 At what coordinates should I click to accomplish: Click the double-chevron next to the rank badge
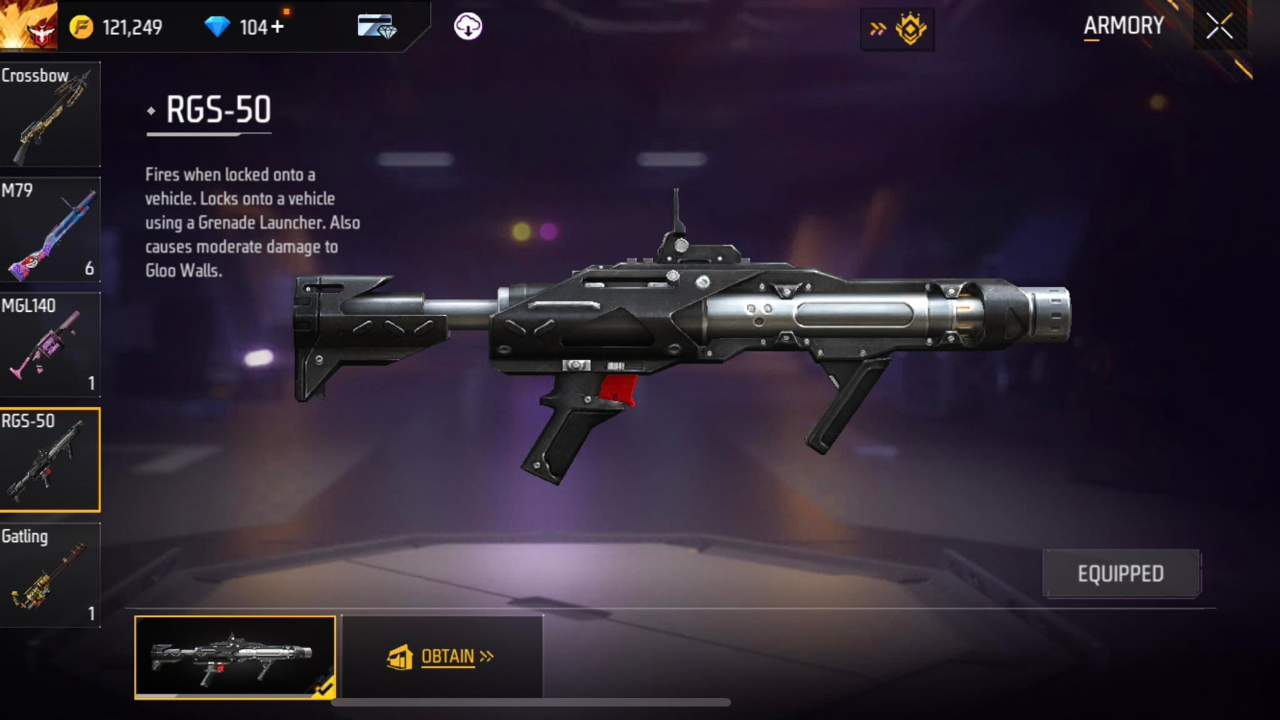(877, 29)
